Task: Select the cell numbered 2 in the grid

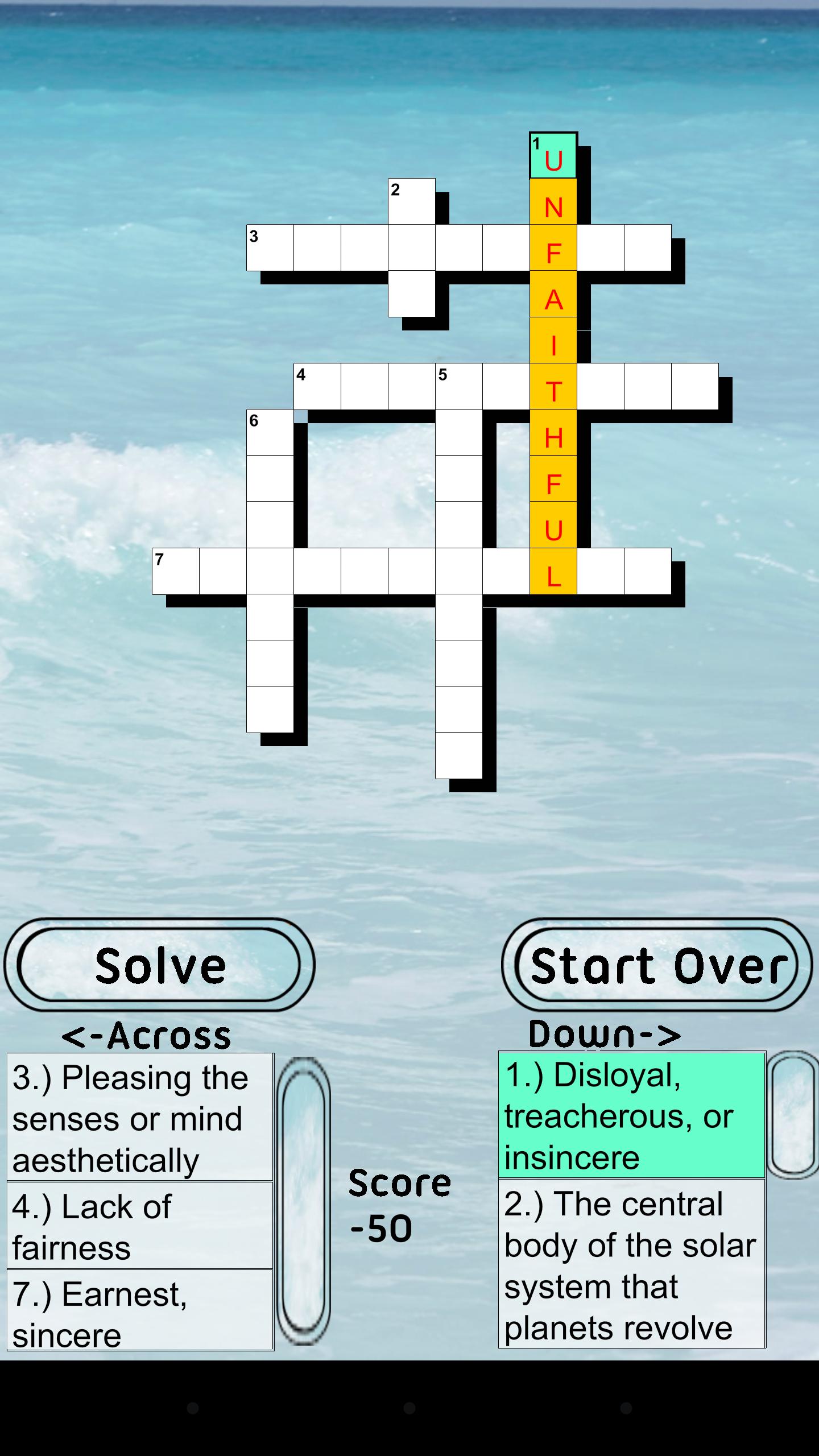Action: tap(411, 200)
